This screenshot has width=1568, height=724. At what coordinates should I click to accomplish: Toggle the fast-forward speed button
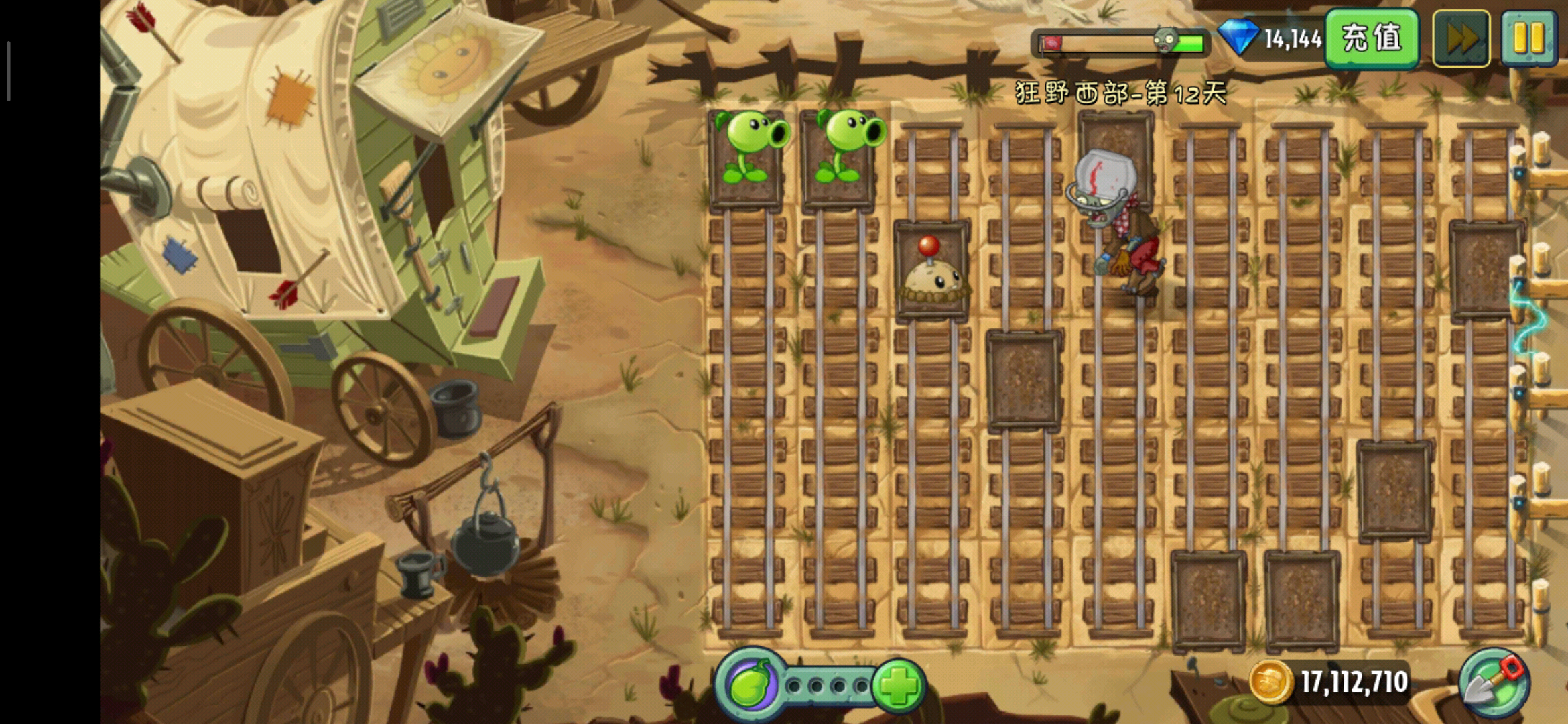[x=1461, y=38]
